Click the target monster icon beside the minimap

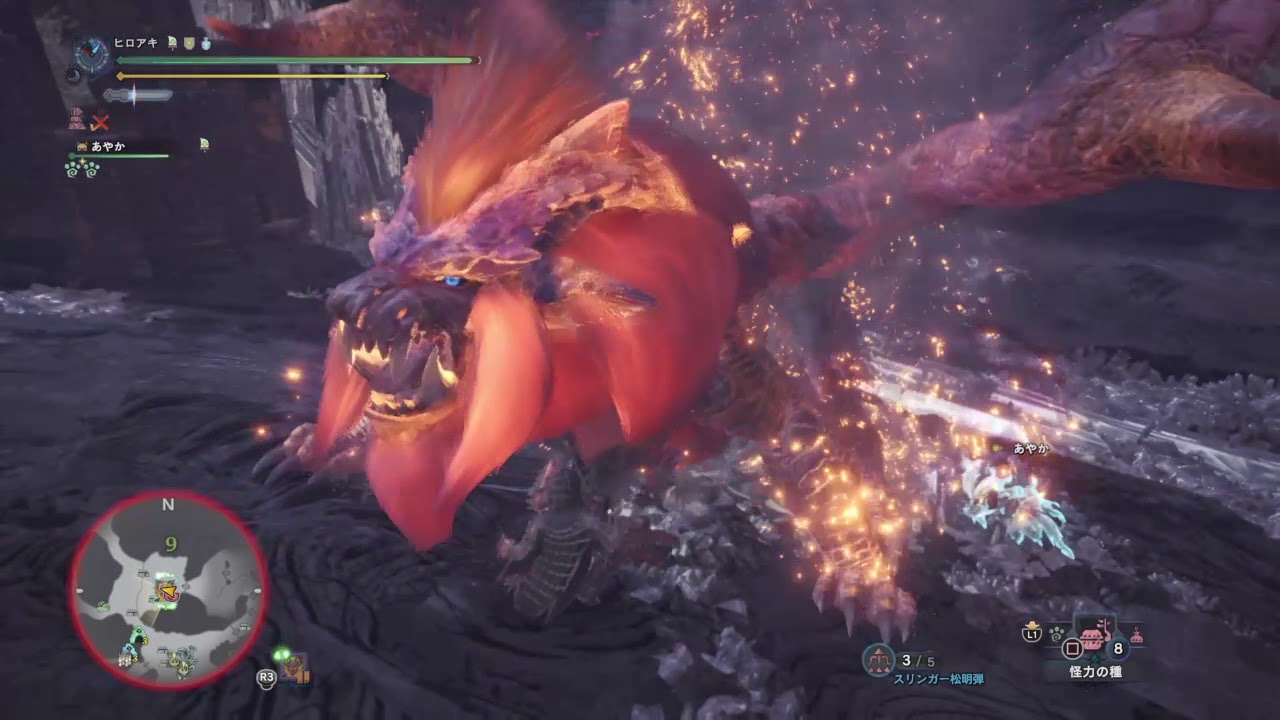(x=294, y=668)
